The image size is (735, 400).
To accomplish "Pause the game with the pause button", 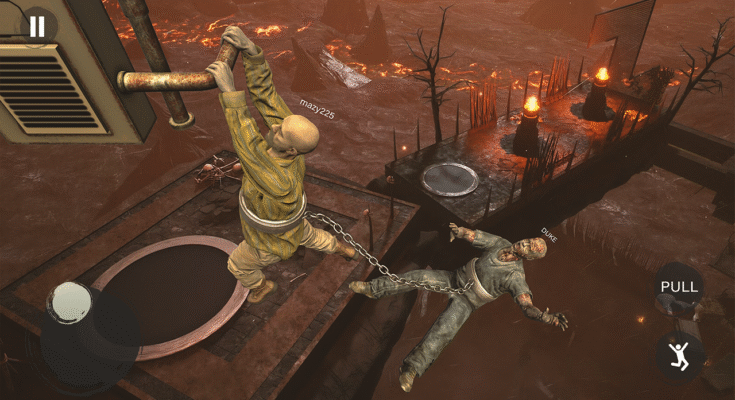I will (37, 26).
